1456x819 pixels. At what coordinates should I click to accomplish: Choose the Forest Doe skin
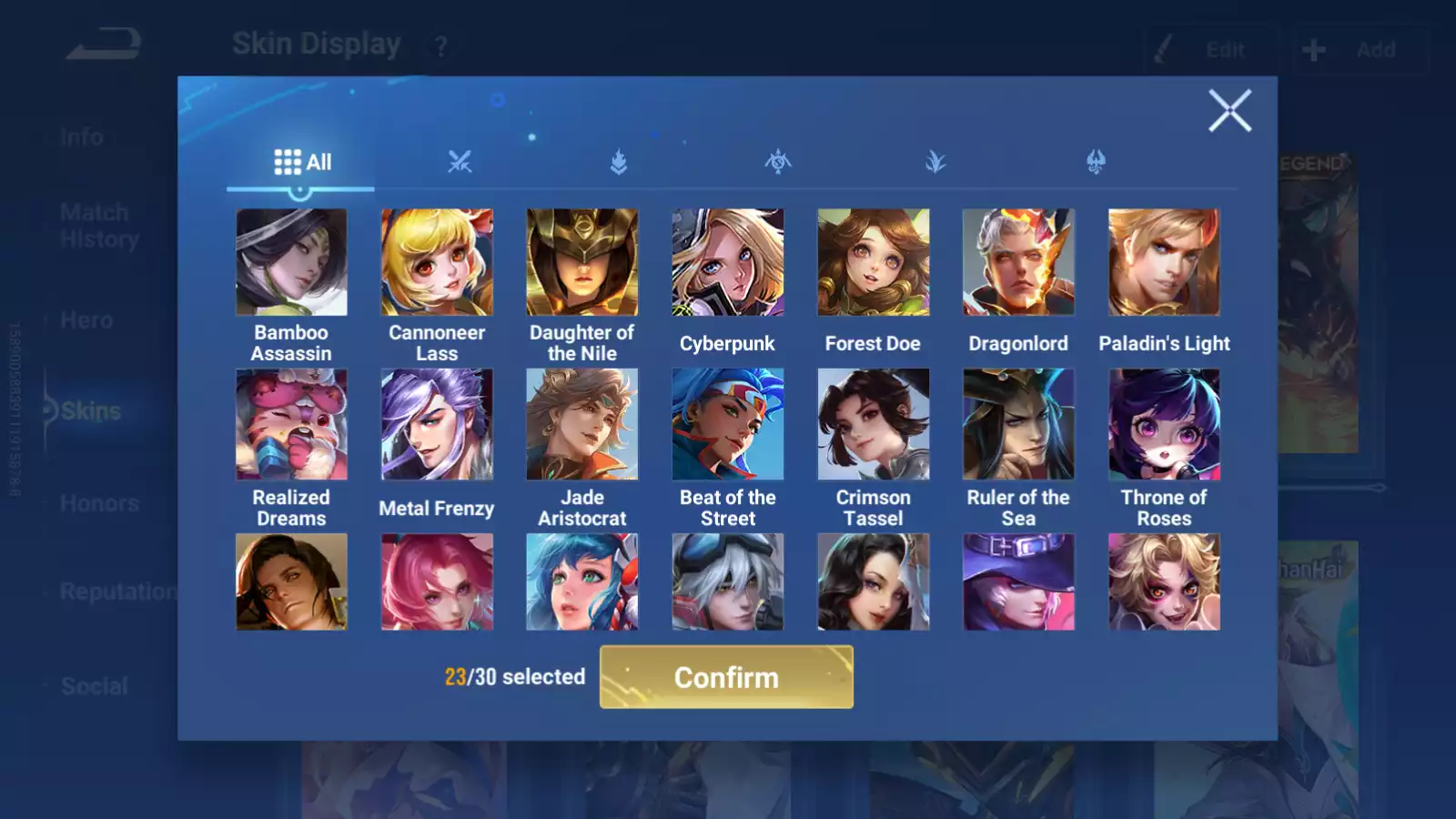874,262
